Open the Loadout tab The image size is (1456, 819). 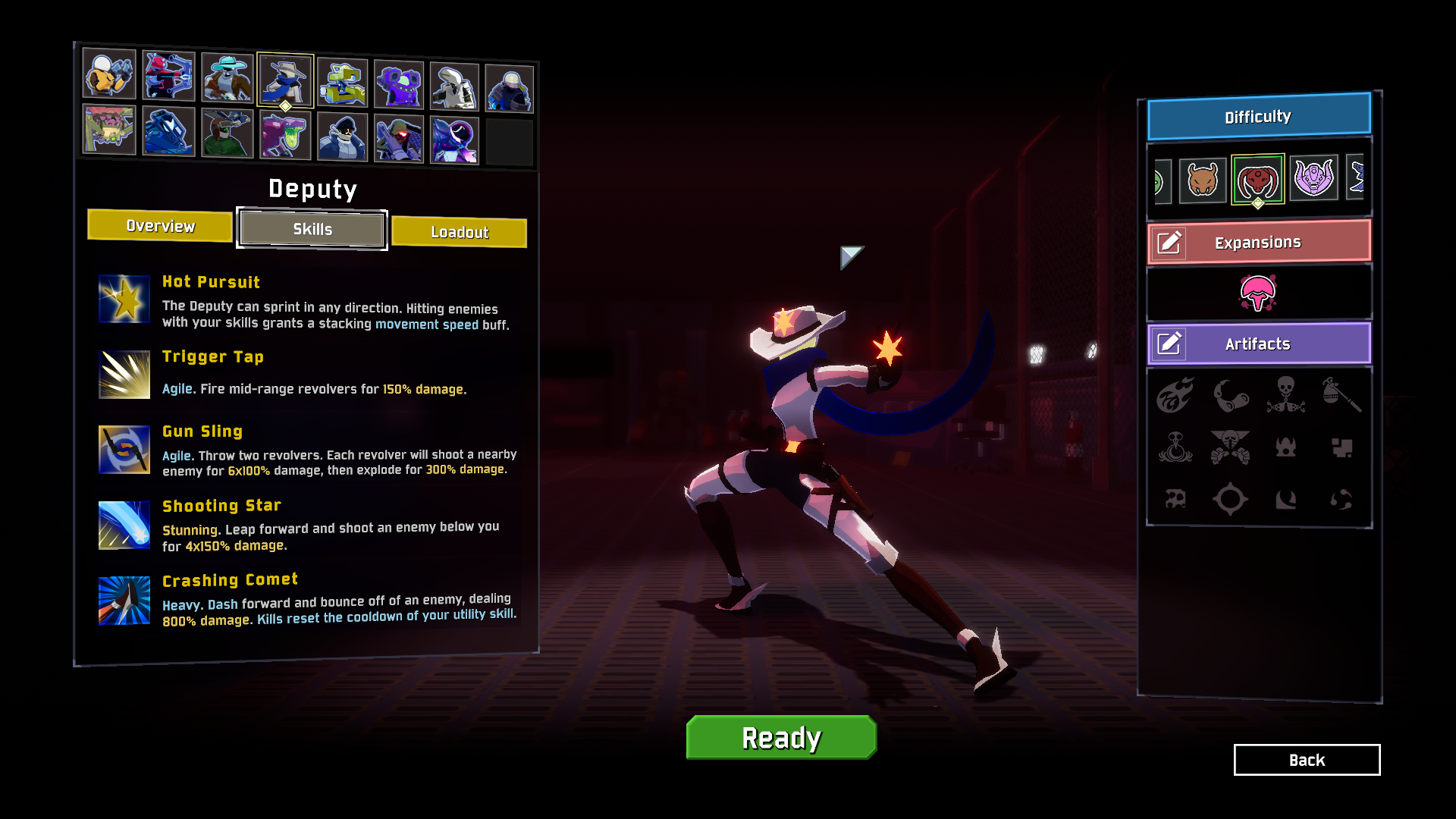point(459,232)
